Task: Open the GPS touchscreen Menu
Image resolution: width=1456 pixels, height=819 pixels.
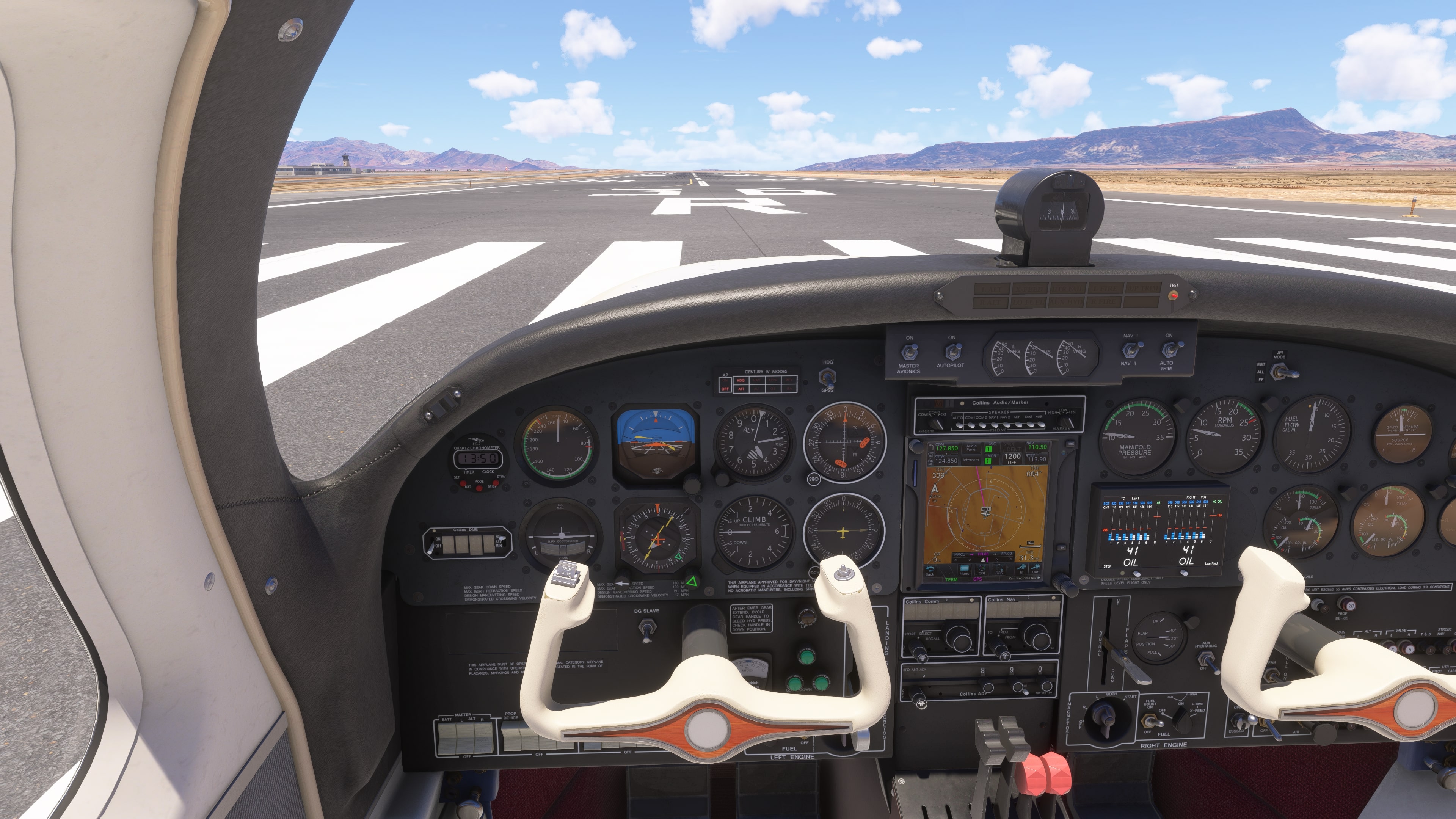Action: tap(964, 570)
